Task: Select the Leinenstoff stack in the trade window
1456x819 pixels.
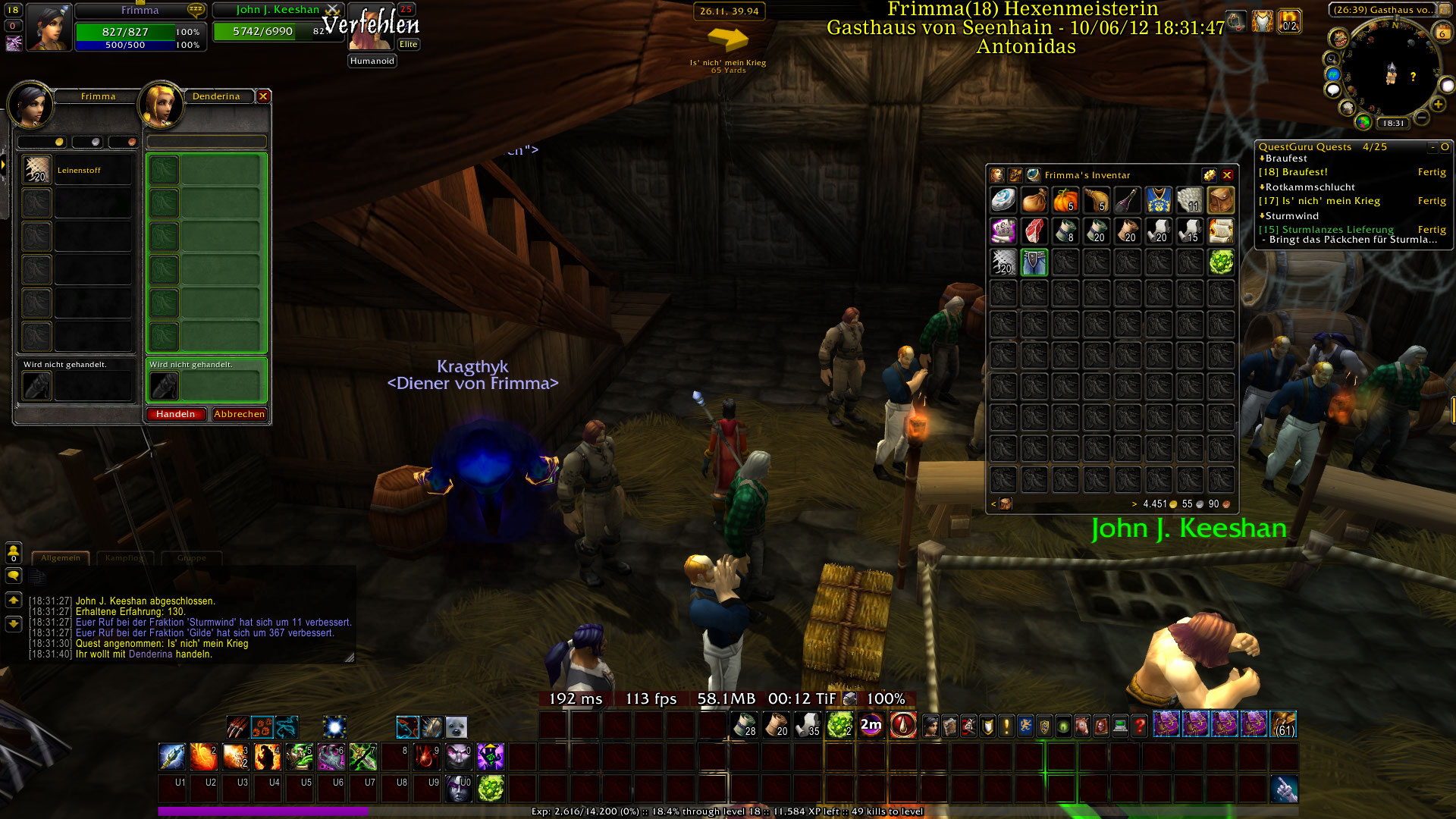Action: (x=36, y=170)
